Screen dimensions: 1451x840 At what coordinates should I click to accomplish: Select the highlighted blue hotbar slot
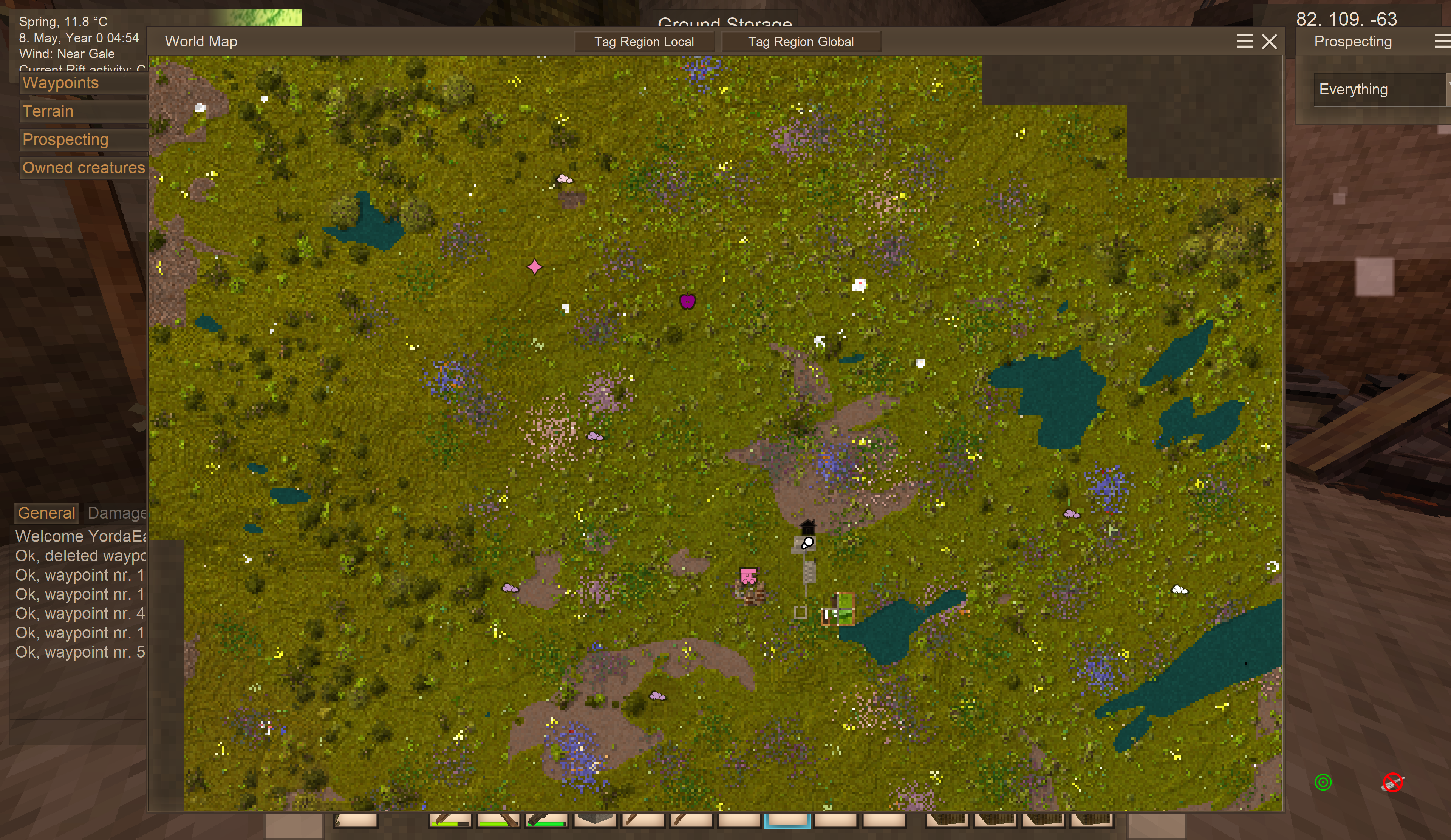[x=787, y=820]
